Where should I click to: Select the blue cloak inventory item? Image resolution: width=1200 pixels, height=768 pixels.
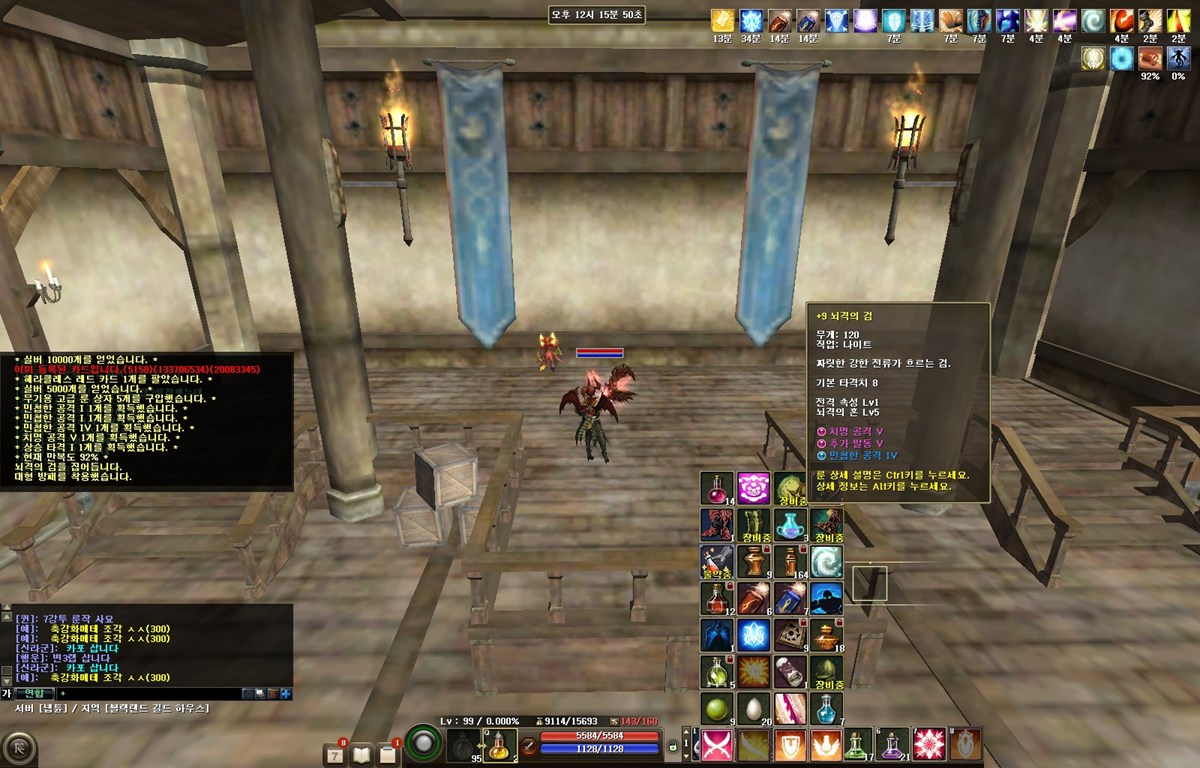[716, 635]
